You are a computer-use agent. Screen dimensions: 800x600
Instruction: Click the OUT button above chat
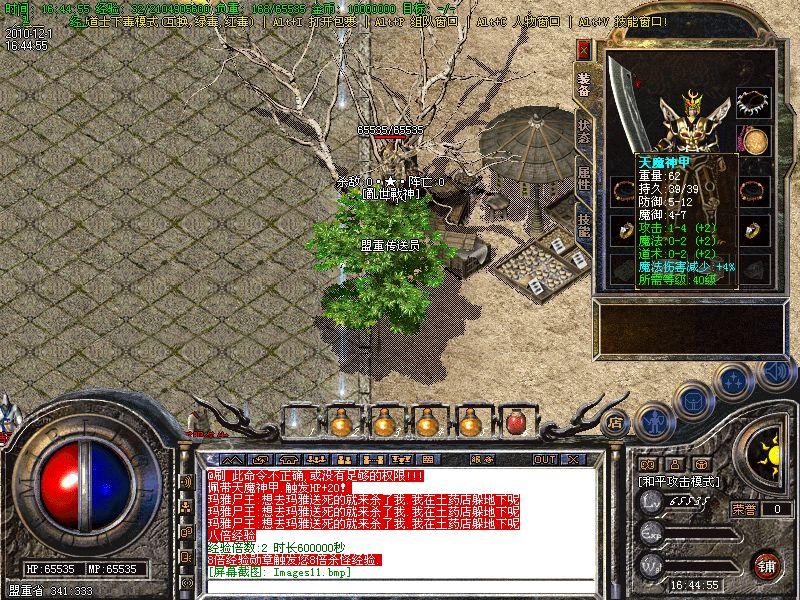coord(544,459)
